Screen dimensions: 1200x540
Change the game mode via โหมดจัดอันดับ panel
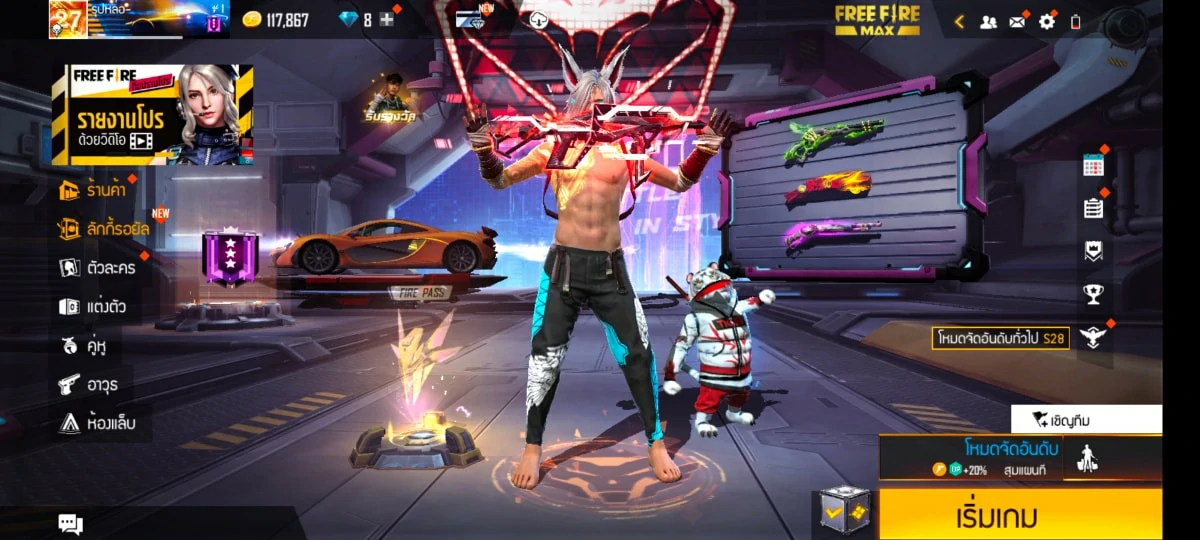click(1010, 457)
